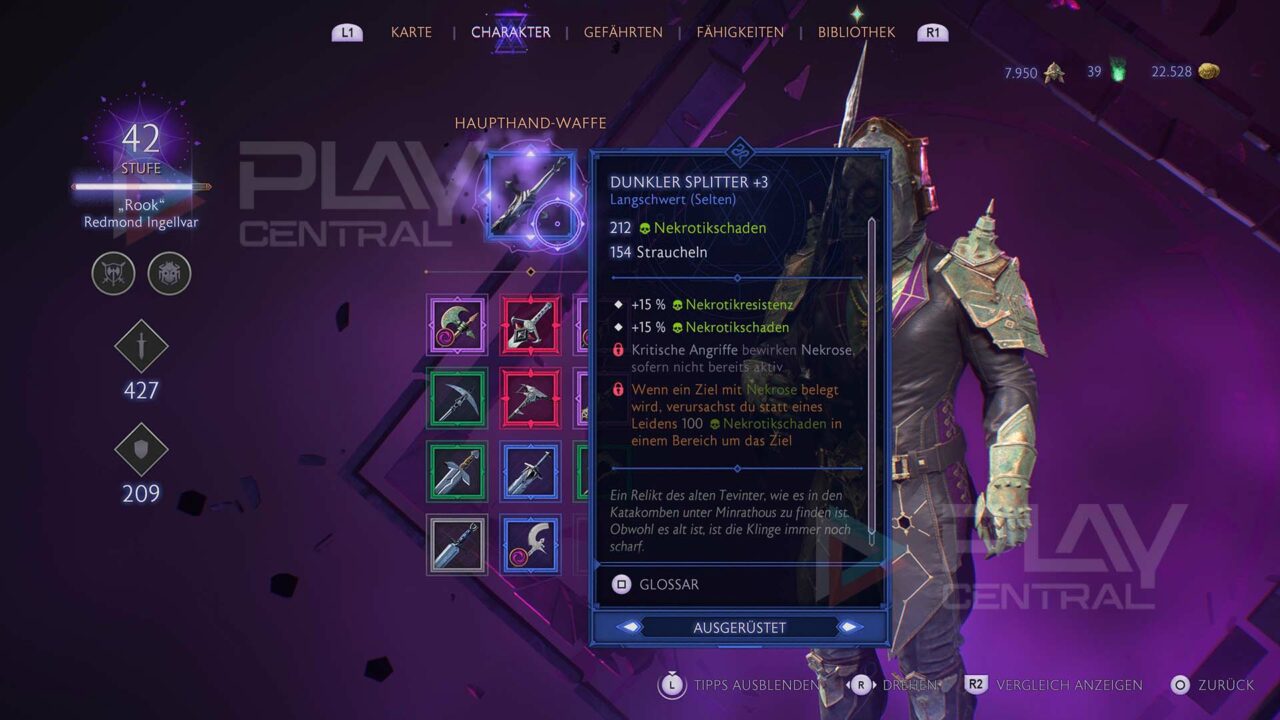Choose the blue-framed longsword slot

[x=531, y=471]
